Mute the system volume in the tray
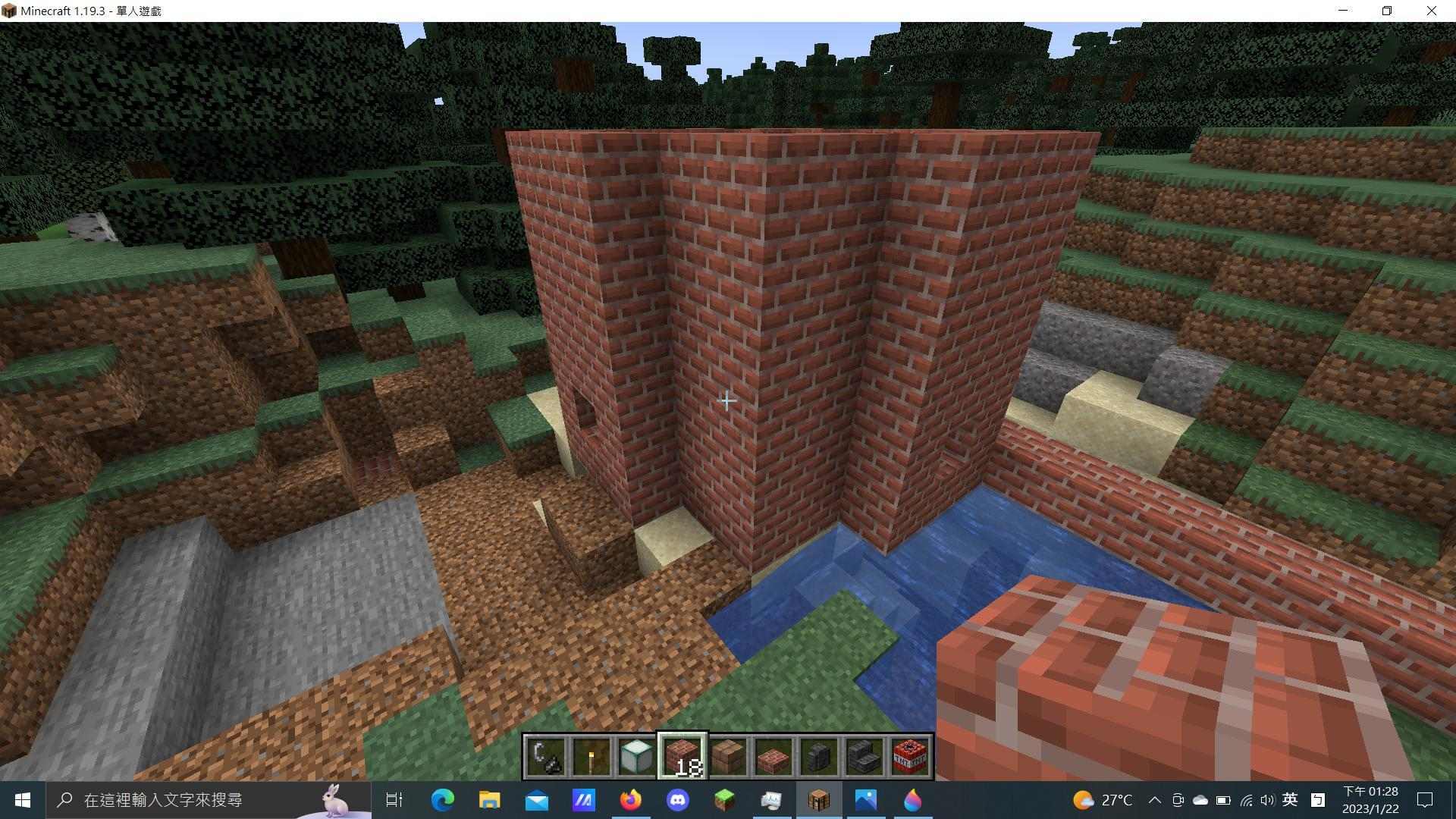1456x819 pixels. coord(1268,800)
